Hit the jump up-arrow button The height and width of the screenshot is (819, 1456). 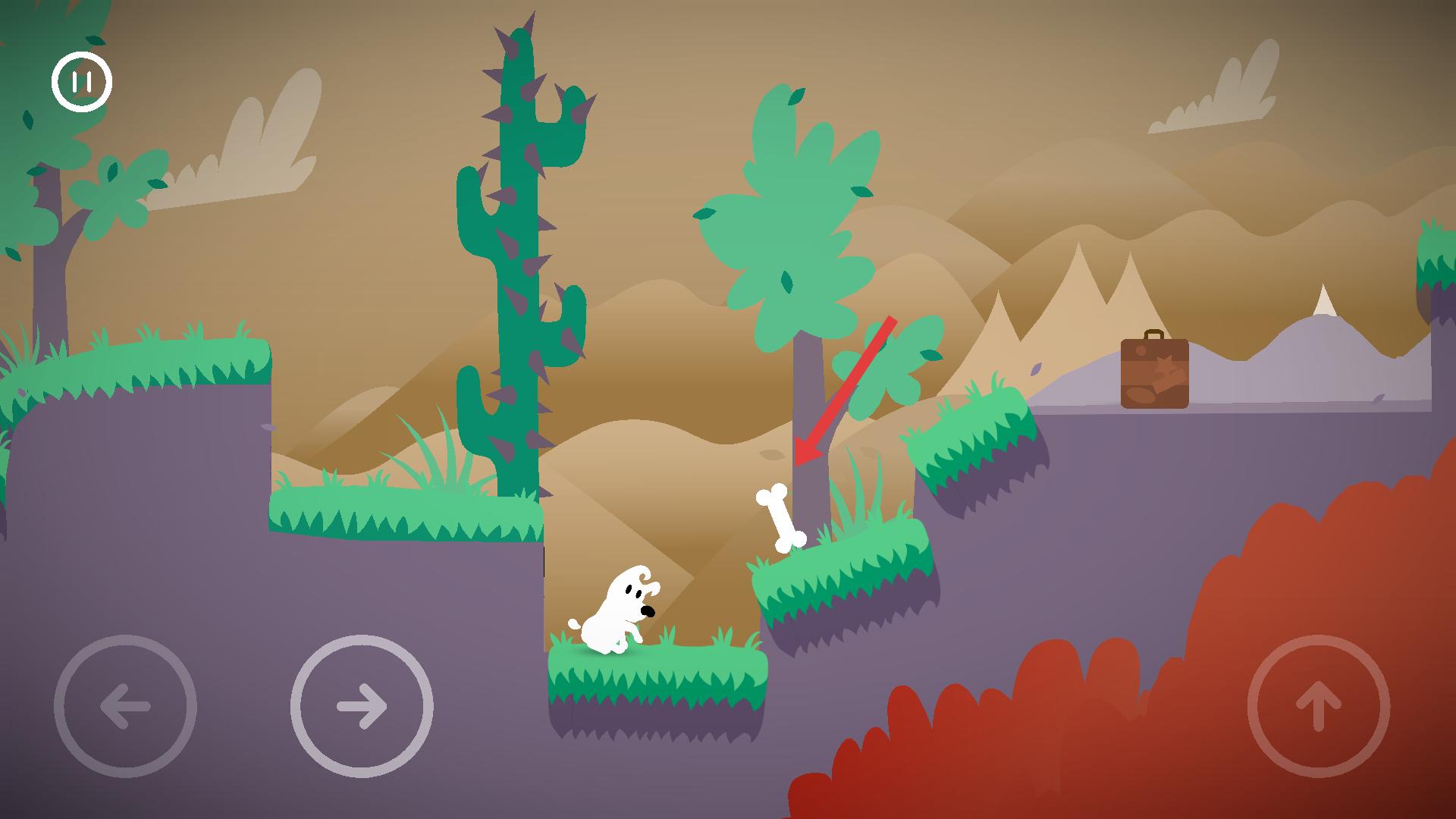1318,706
